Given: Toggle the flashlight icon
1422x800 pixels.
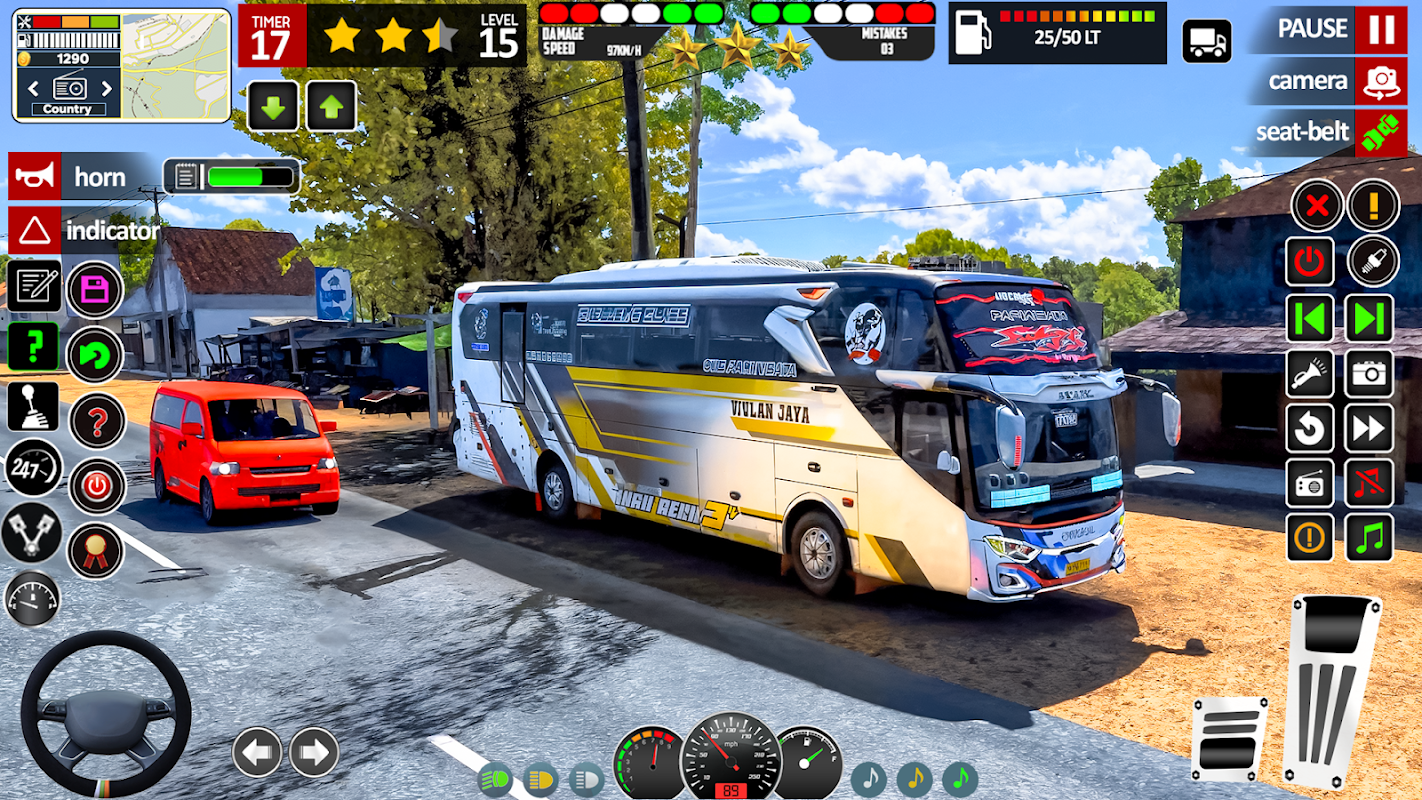Looking at the screenshot, I should (1309, 374).
